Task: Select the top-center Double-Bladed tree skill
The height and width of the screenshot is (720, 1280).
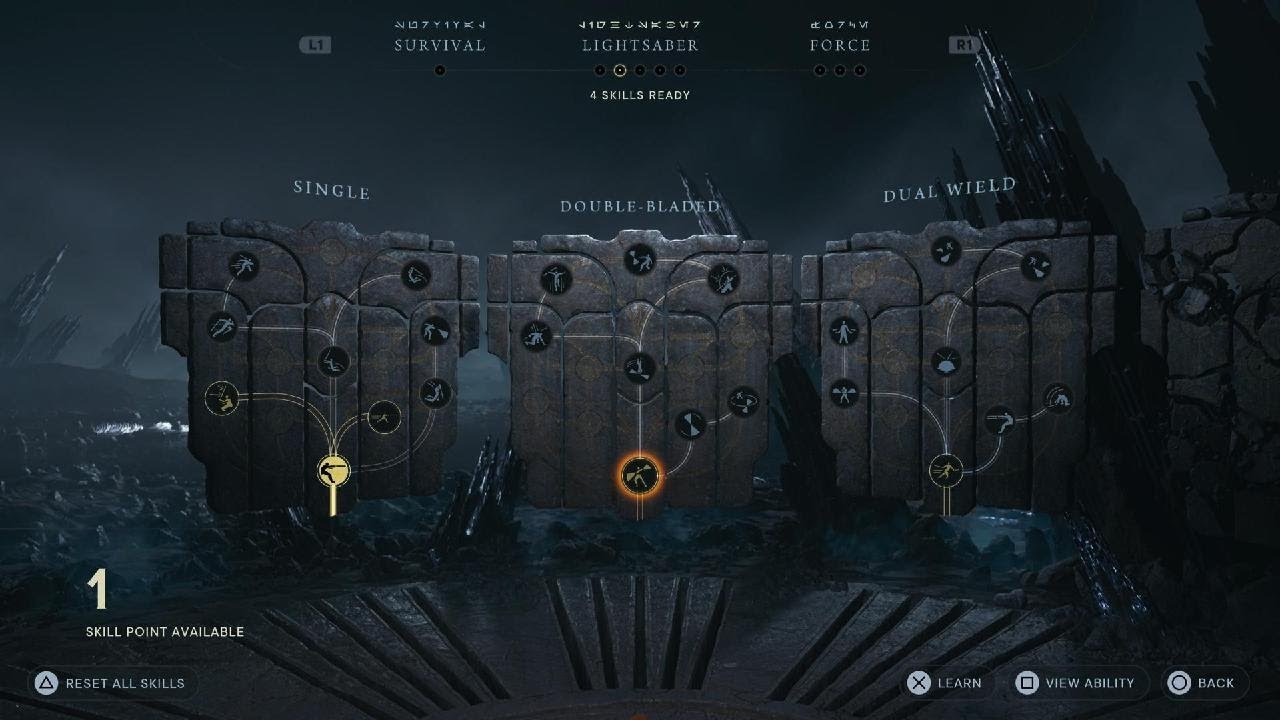Action: (x=640, y=260)
